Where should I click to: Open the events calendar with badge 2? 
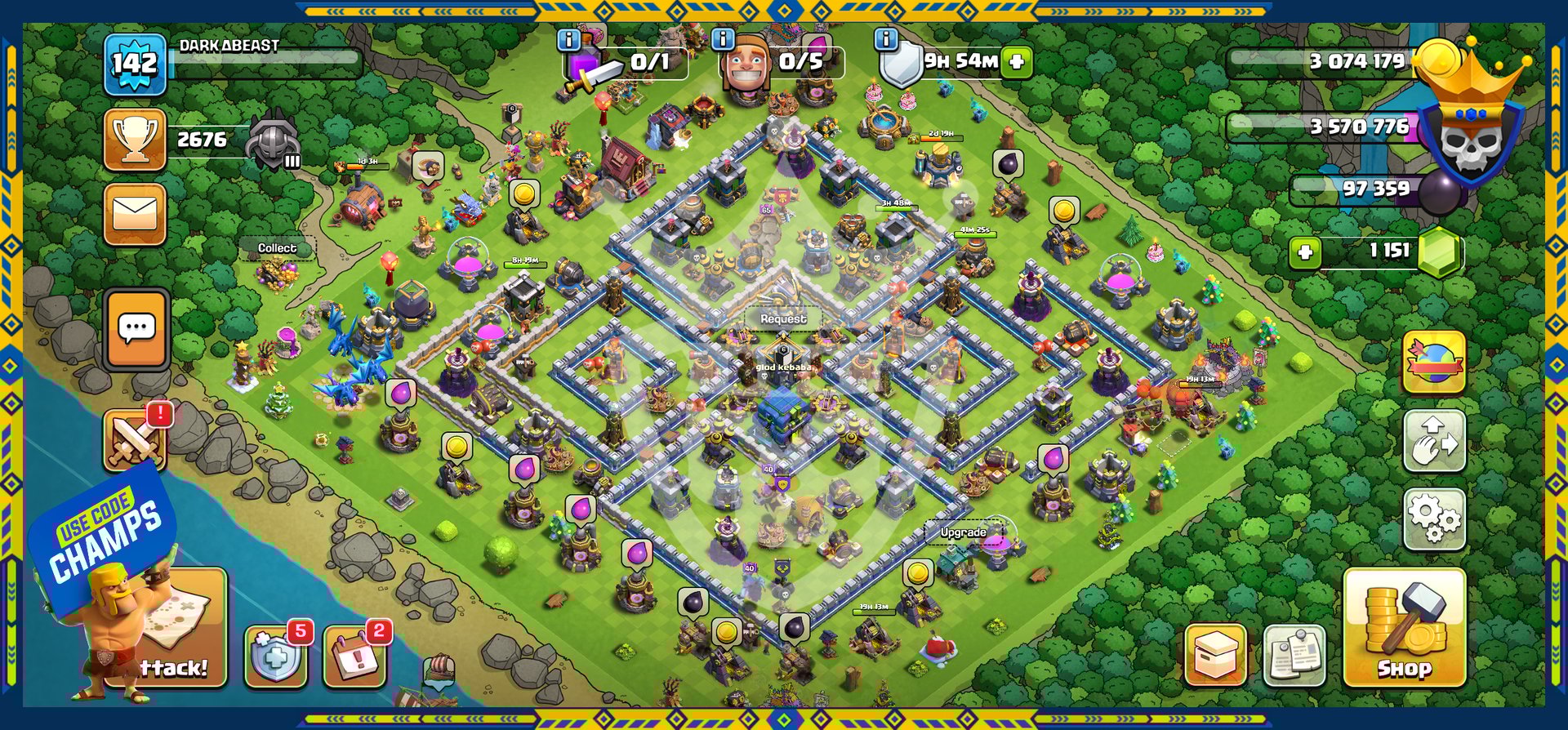(x=354, y=656)
